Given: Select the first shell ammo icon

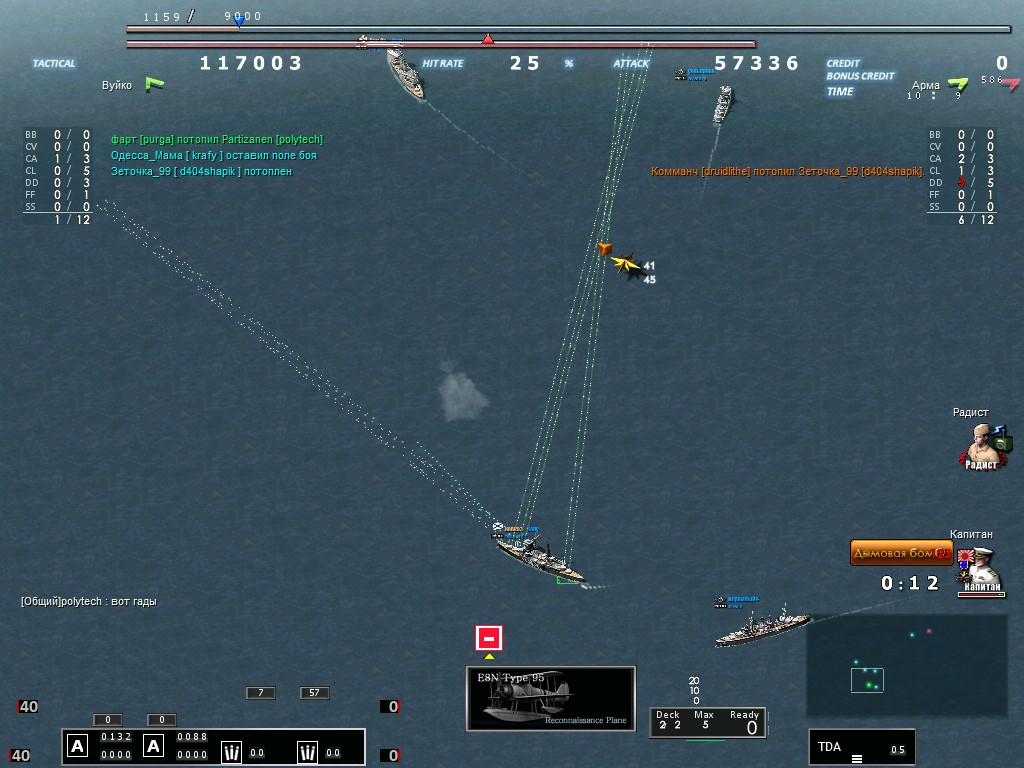Looking at the screenshot, I should click(x=232, y=752).
